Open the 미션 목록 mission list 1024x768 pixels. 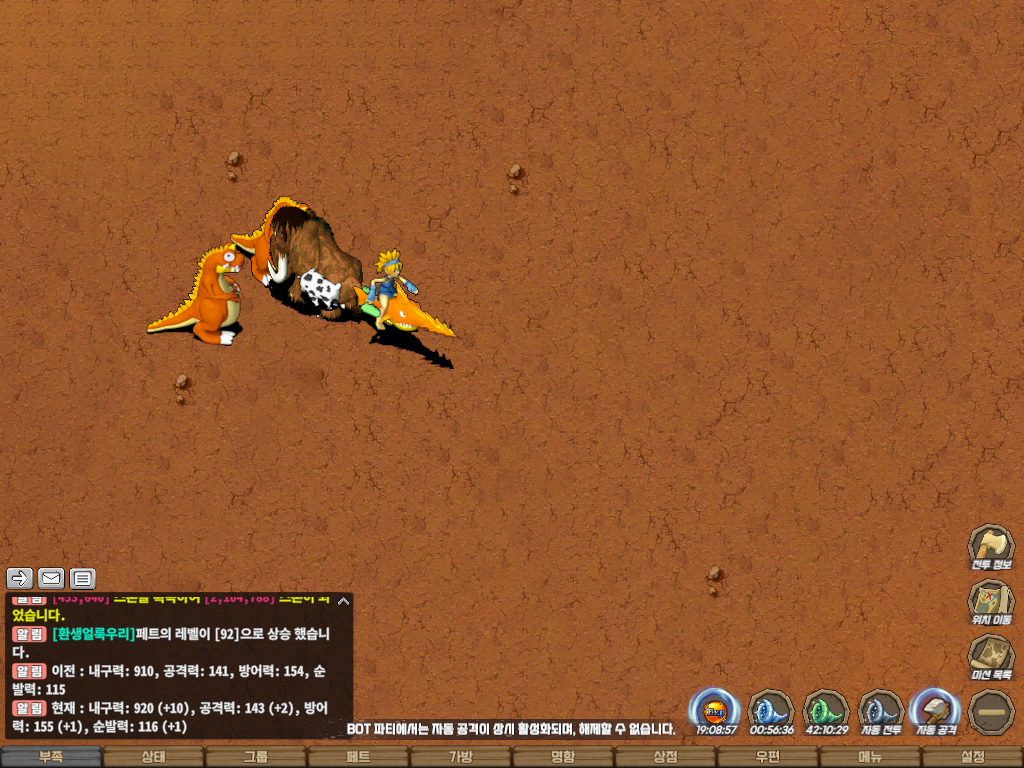click(990, 657)
